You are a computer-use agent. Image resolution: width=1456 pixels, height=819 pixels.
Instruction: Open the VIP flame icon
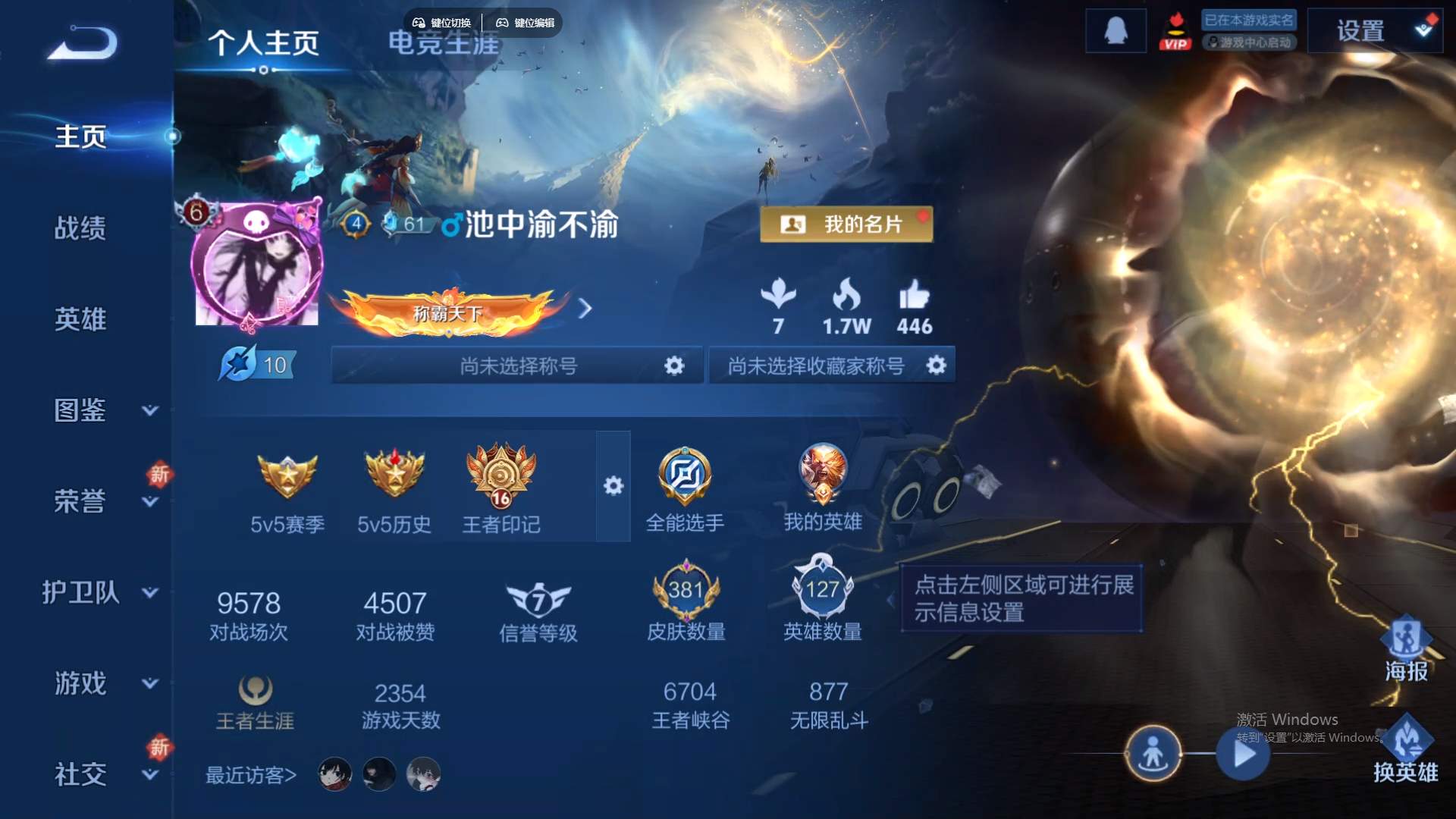click(x=1176, y=30)
